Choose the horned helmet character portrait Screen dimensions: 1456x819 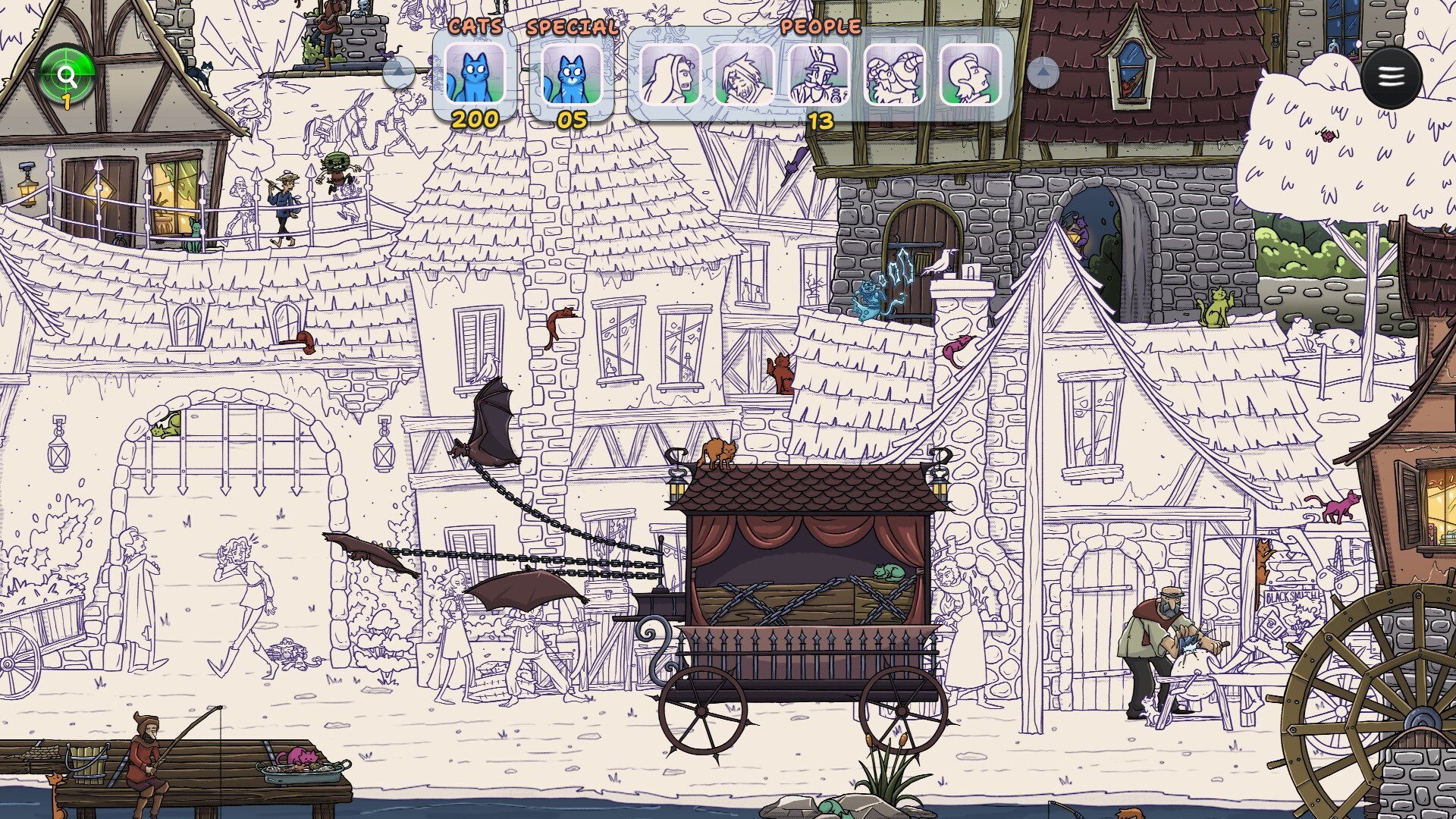895,74
